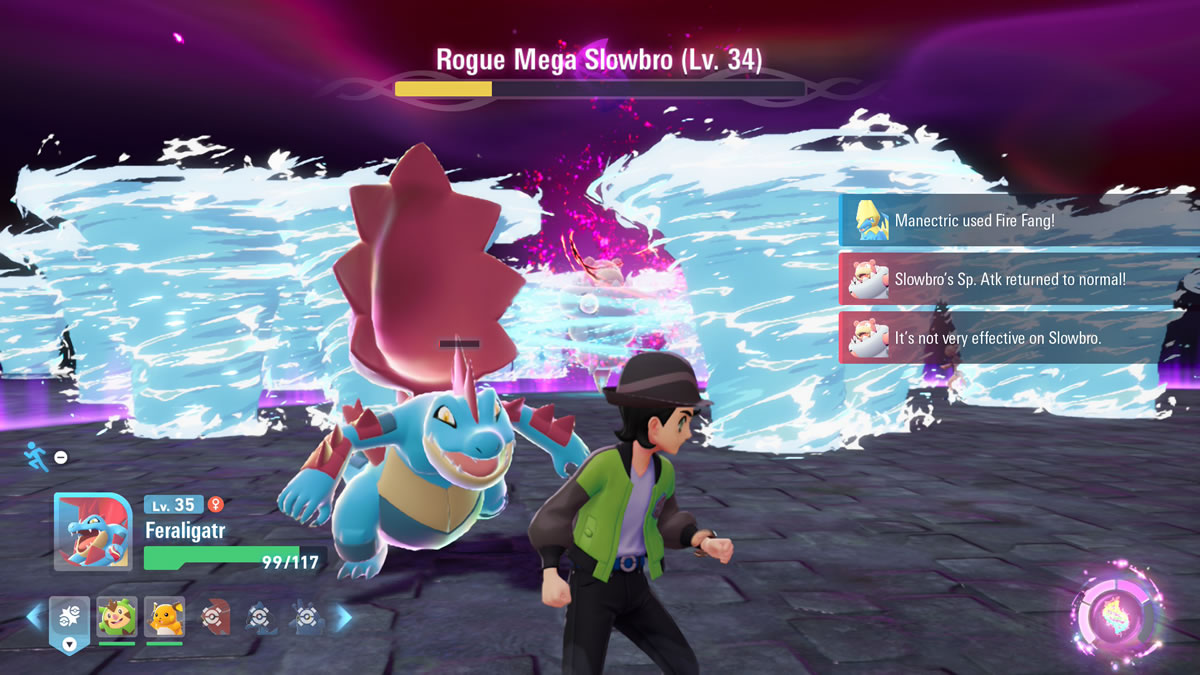The image size is (1200, 675).
Task: Select the green Pokémon party slot
Action: (117, 617)
